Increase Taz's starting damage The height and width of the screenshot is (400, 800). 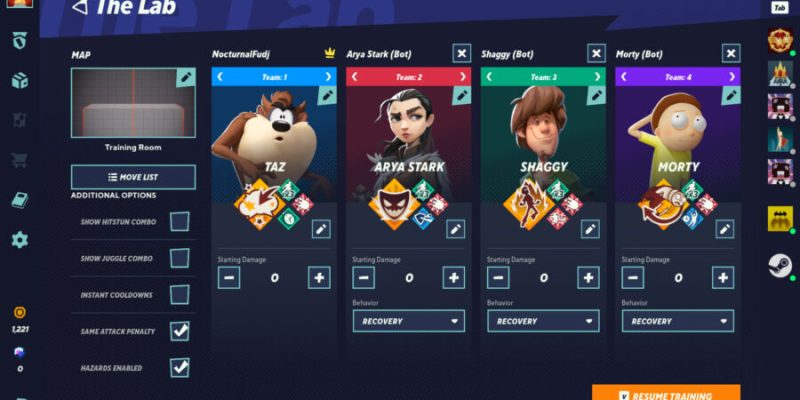(x=319, y=278)
